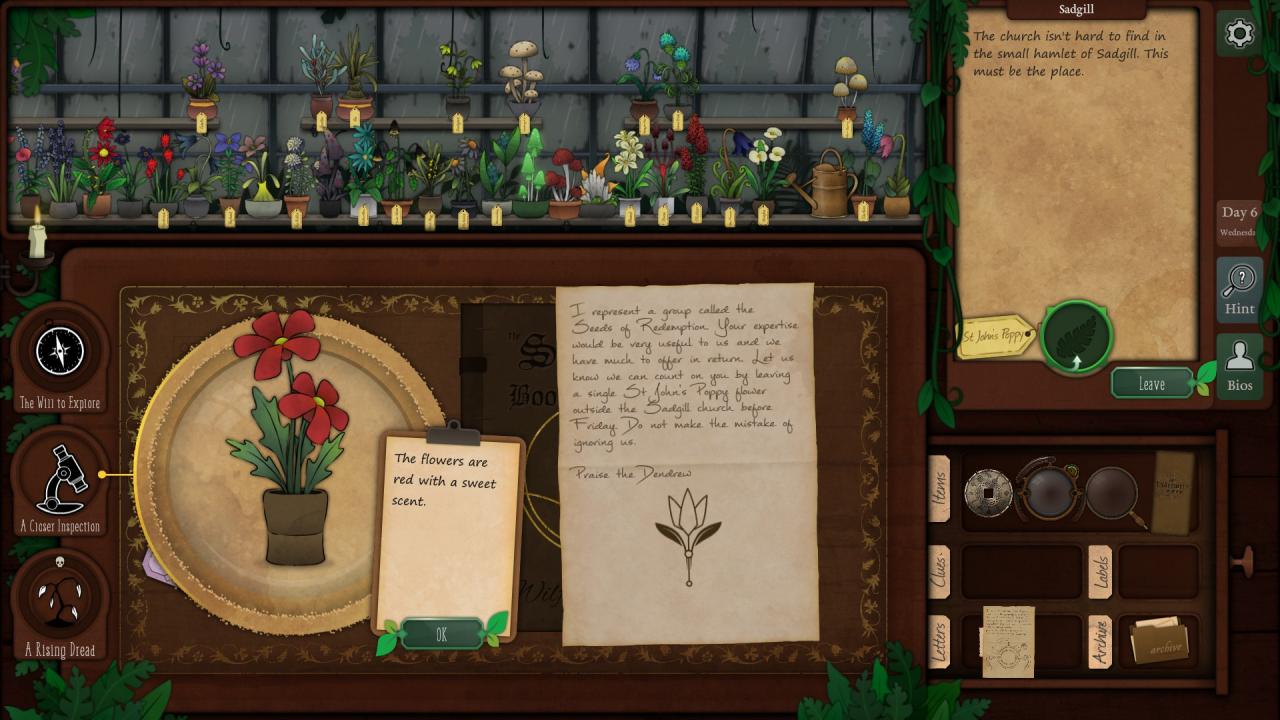Select the Archive drawer tab

click(x=1100, y=641)
